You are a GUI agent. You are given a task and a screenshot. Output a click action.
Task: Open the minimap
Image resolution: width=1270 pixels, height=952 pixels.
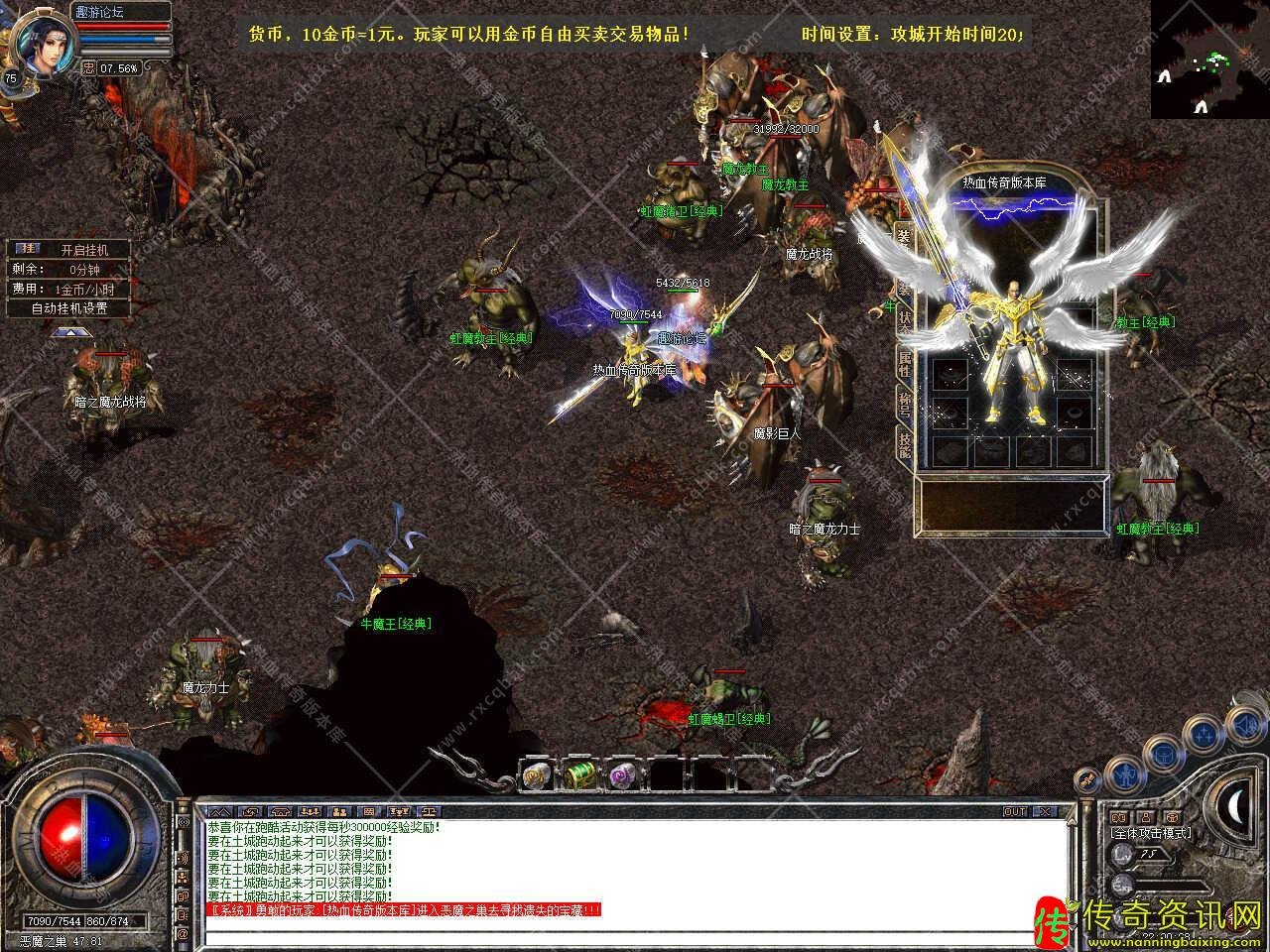(x=1209, y=59)
